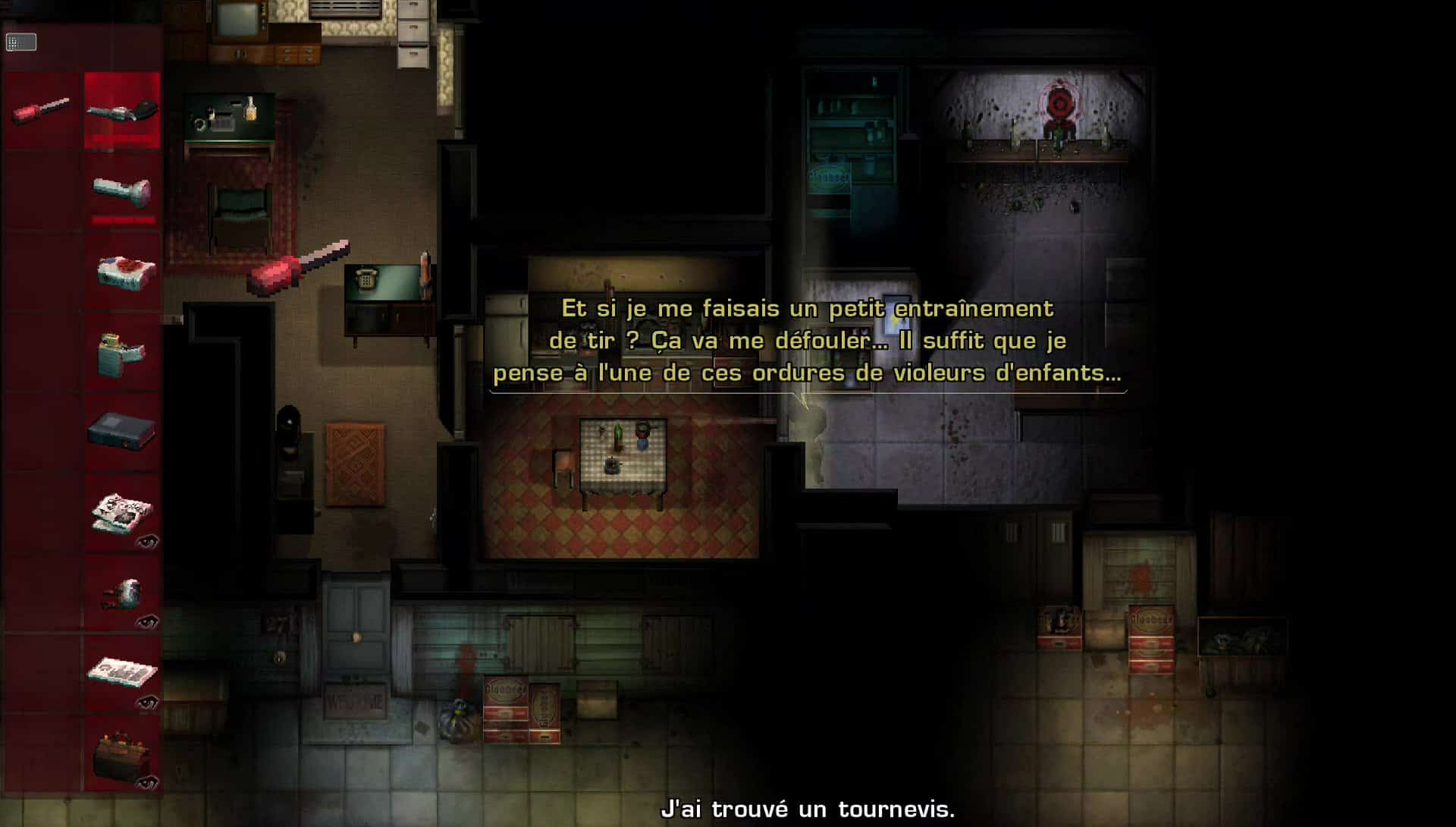Choose the flashlight in the inventory
The height and width of the screenshot is (827, 1456).
[122, 191]
